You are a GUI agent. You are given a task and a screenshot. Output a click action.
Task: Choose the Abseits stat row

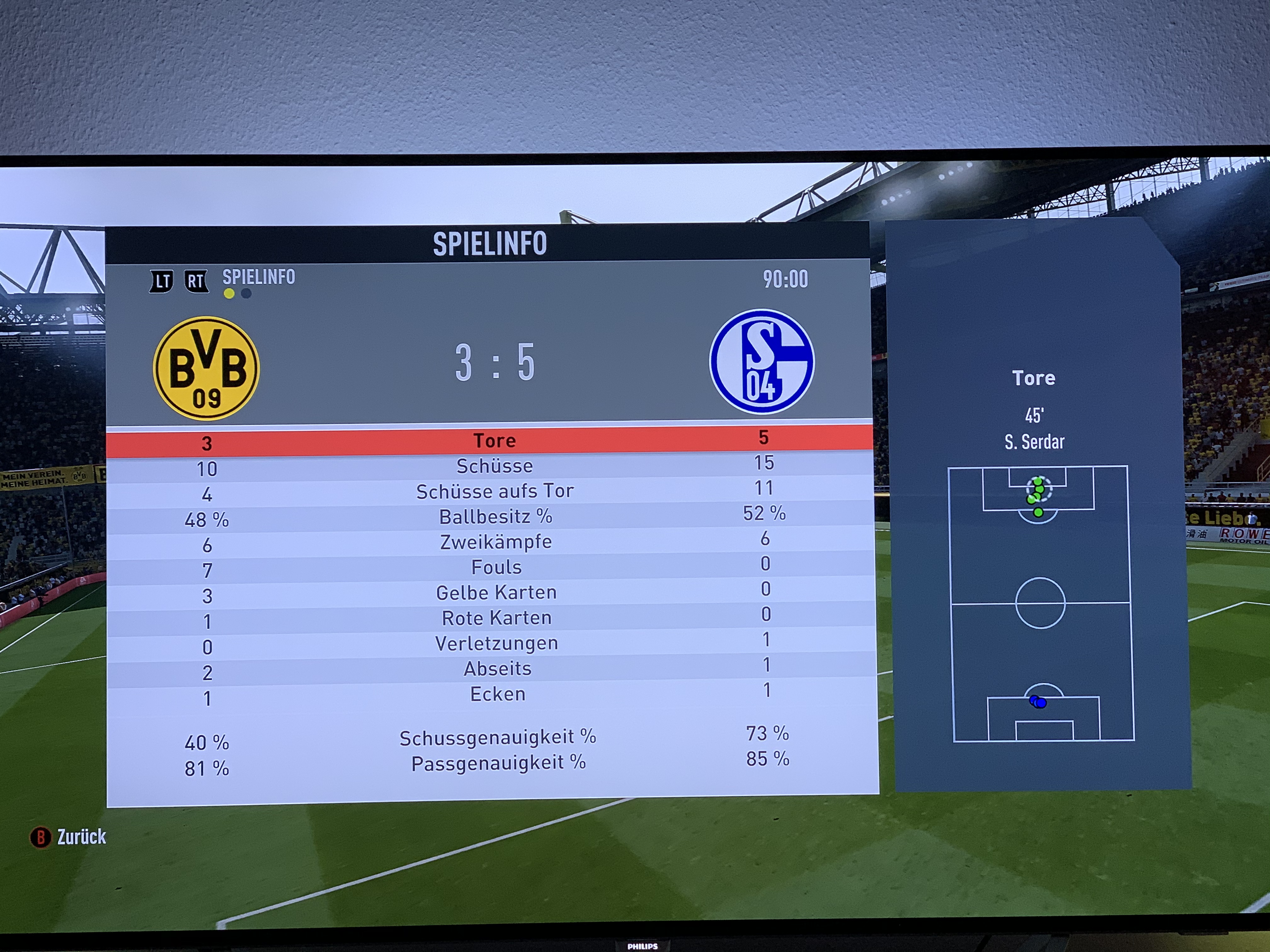pyautogui.click(x=497, y=669)
